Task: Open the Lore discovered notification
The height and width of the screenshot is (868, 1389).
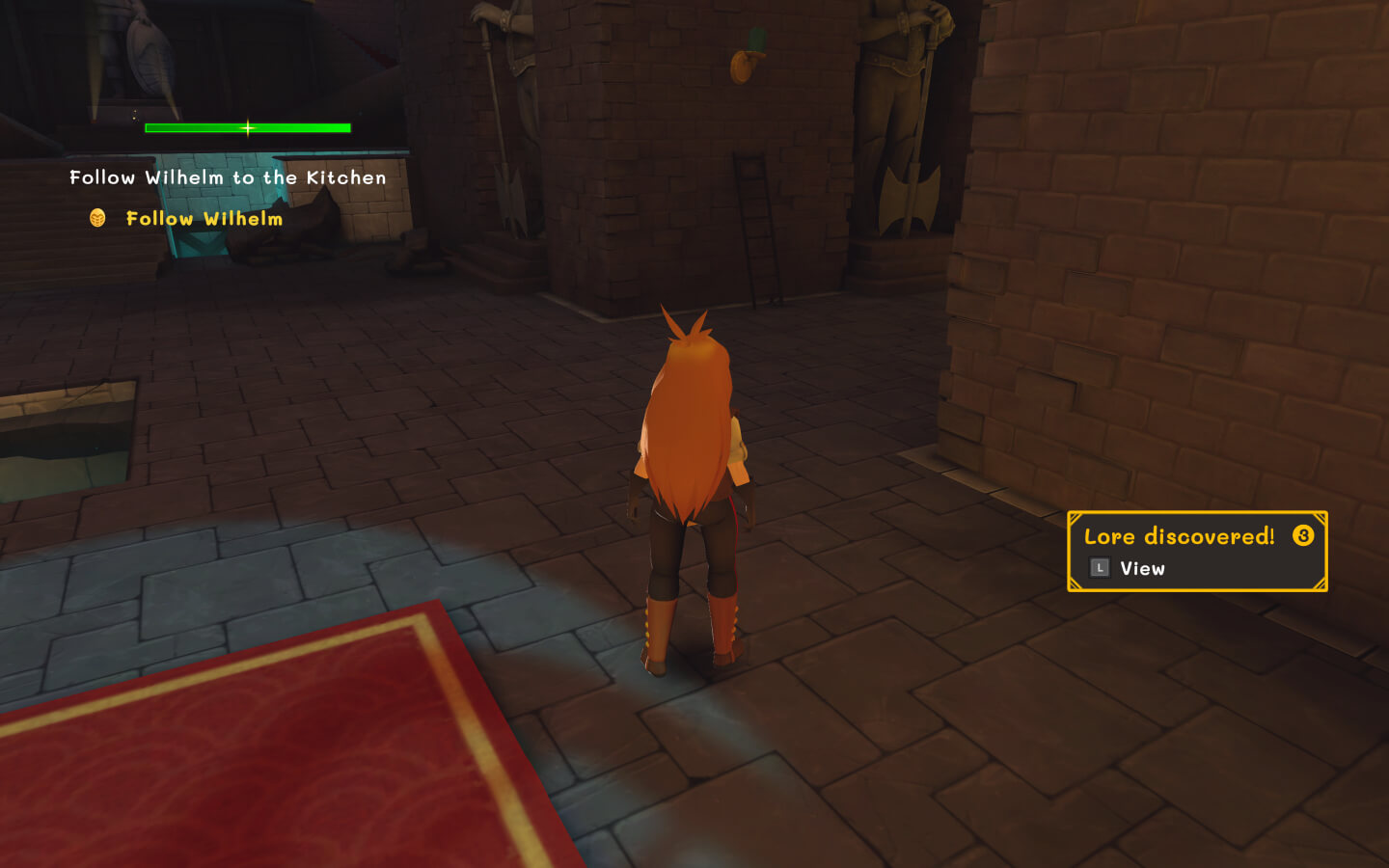Action: pyautogui.click(x=1196, y=551)
